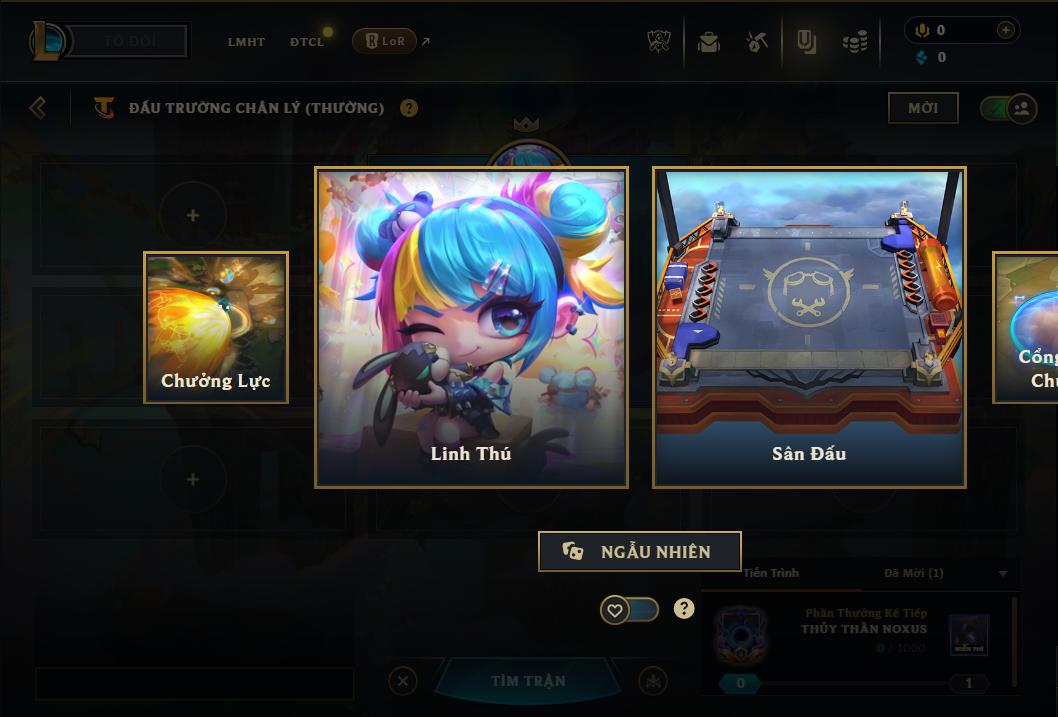Switch to the ĐTCL tab
This screenshot has width=1058, height=717.
(x=307, y=42)
